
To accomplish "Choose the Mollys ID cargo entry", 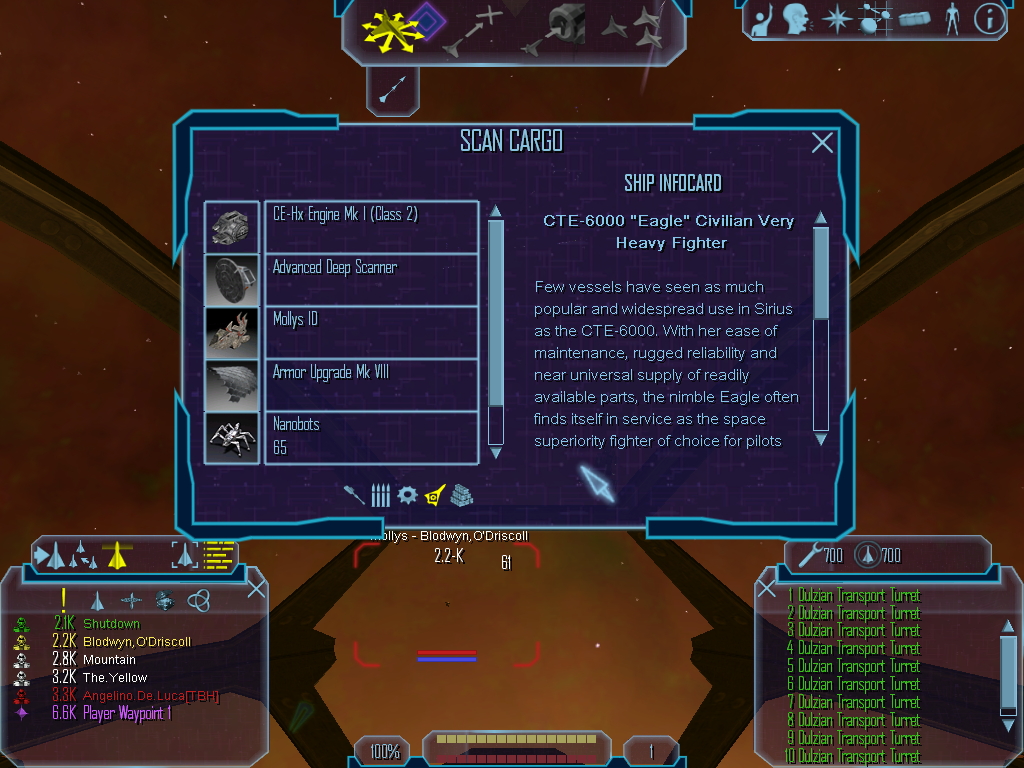I will pyautogui.click(x=371, y=332).
